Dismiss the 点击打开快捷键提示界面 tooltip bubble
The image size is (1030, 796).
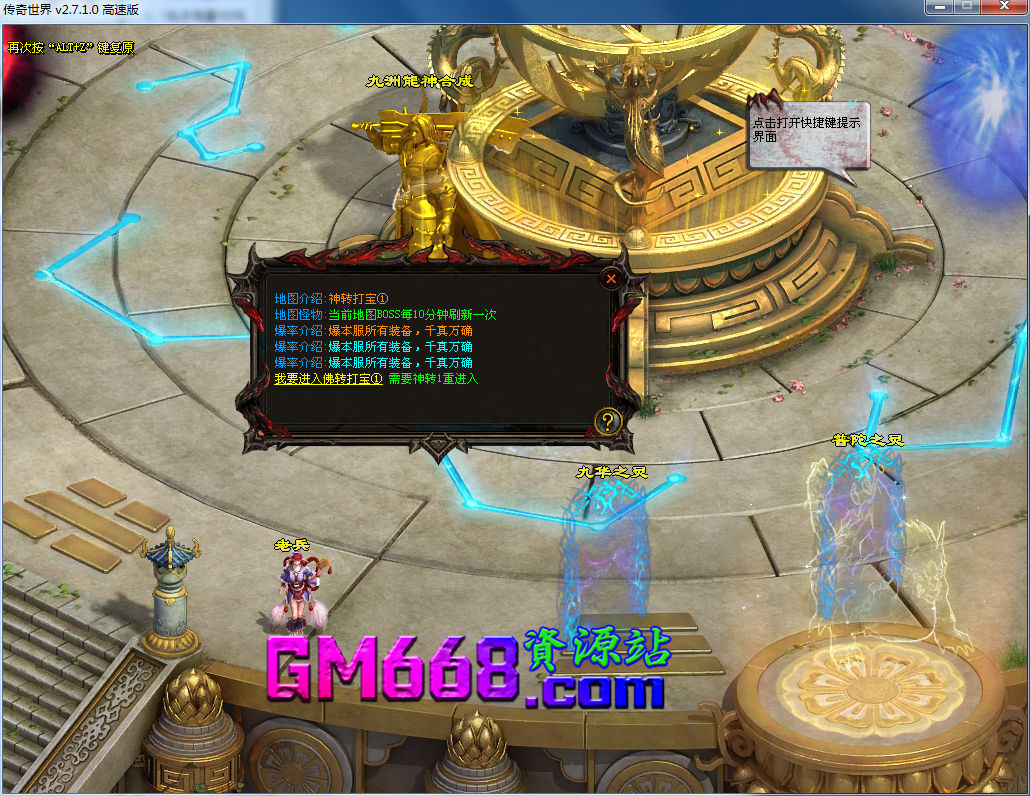851,104
